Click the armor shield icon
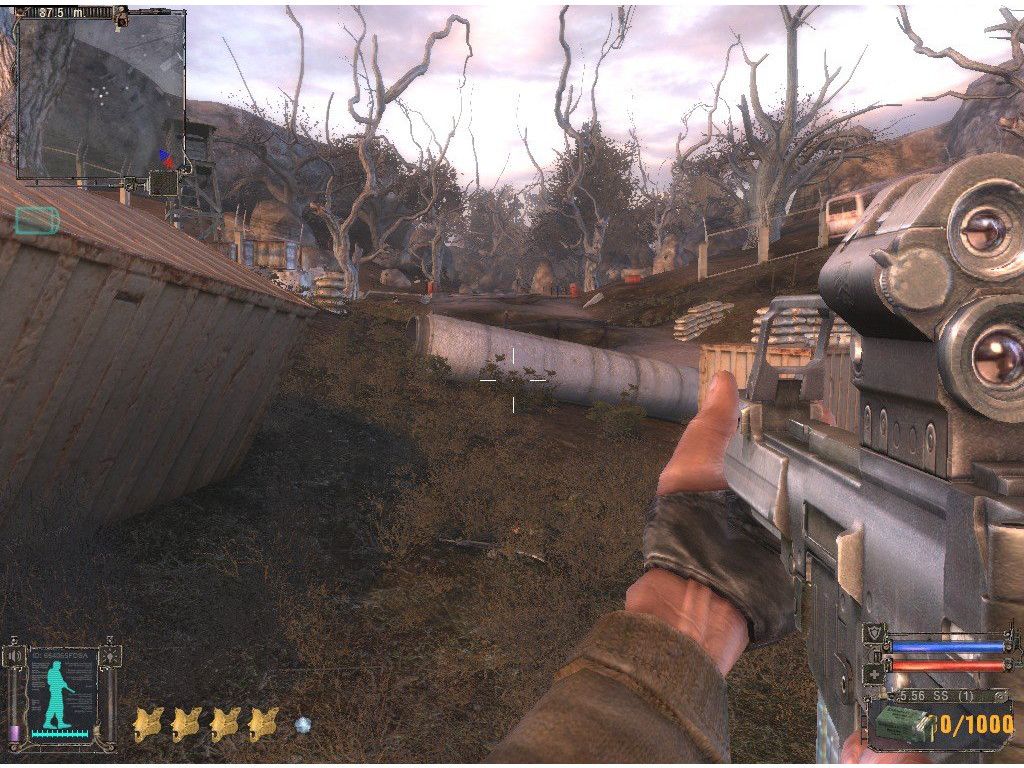Image resolution: width=1024 pixels, height=768 pixels. coord(873,631)
